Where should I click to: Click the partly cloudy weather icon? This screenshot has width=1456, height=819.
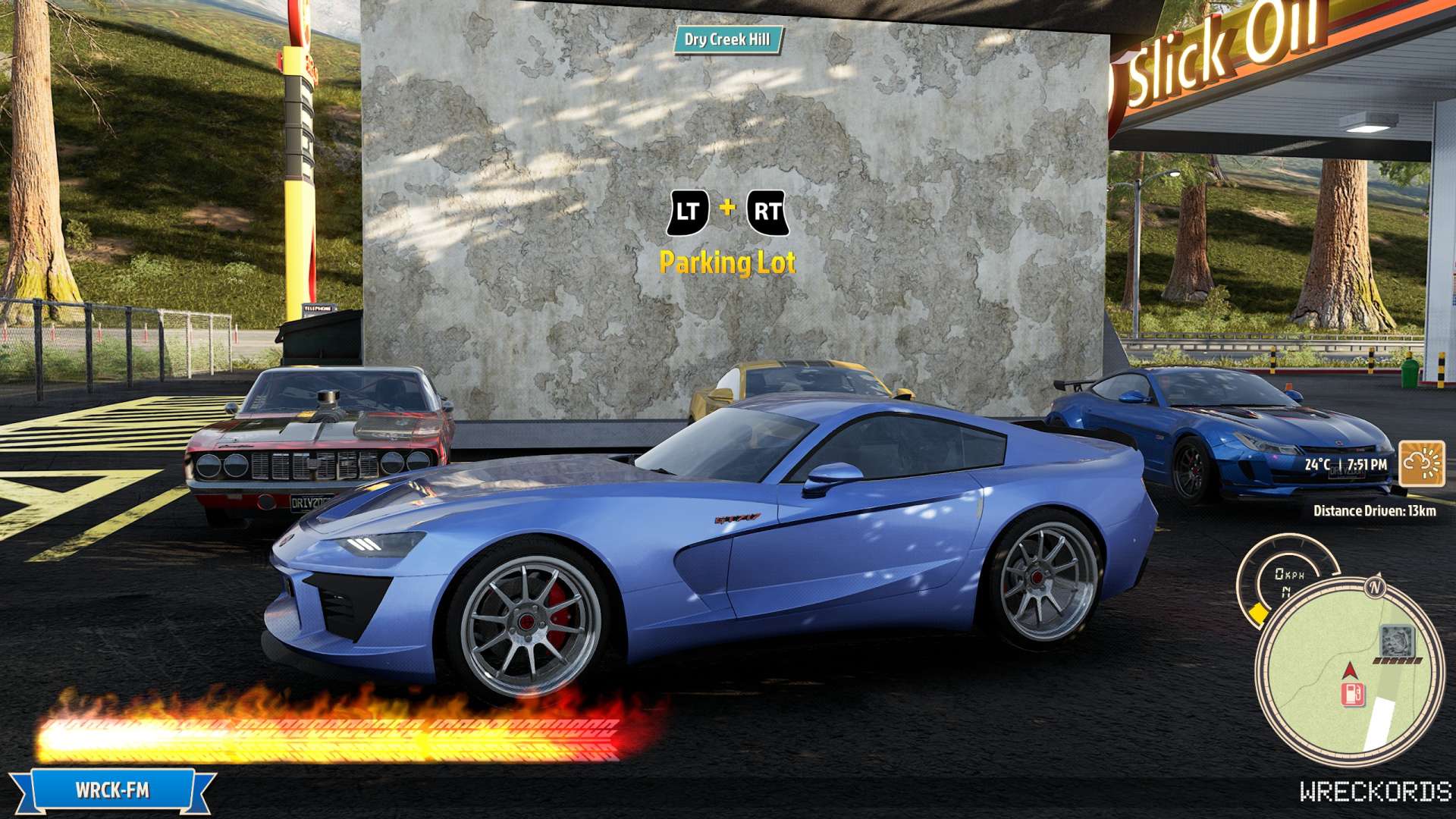tap(1421, 463)
